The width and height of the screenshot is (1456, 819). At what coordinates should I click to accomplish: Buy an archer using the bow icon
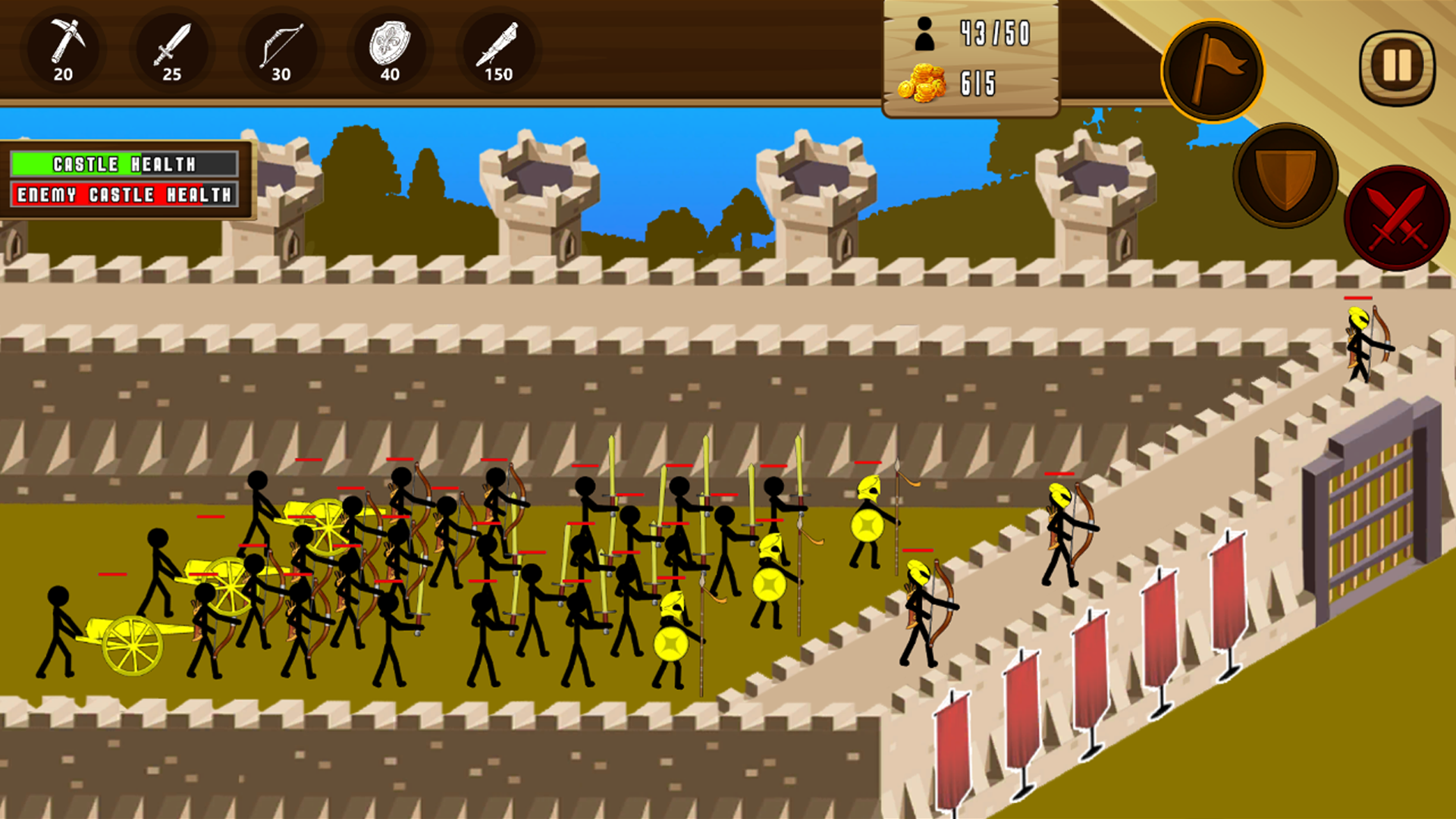tap(281, 49)
